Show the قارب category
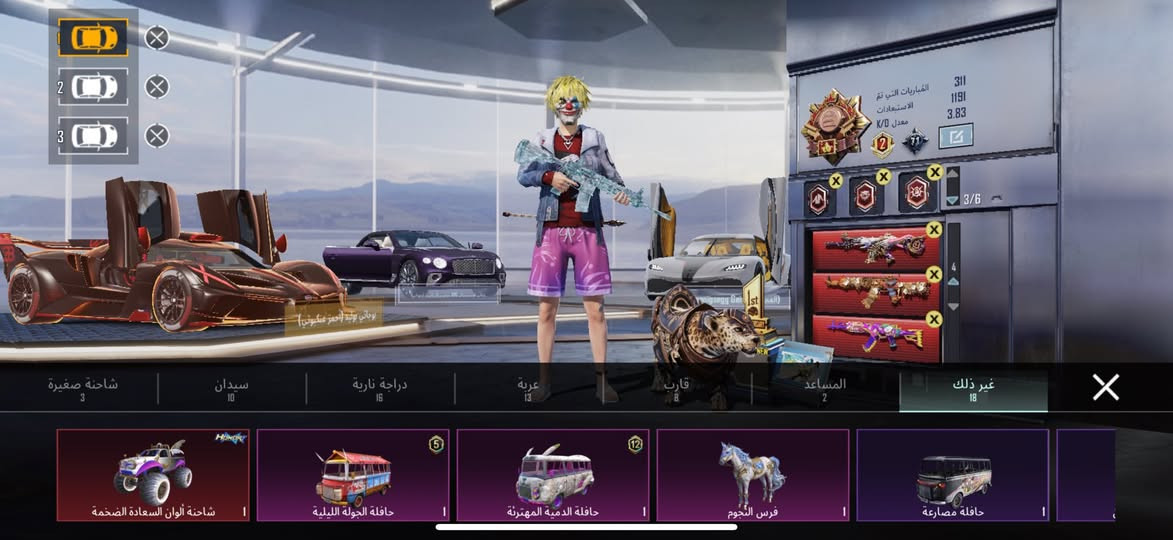Image resolution: width=1173 pixels, height=540 pixels. 677,389
